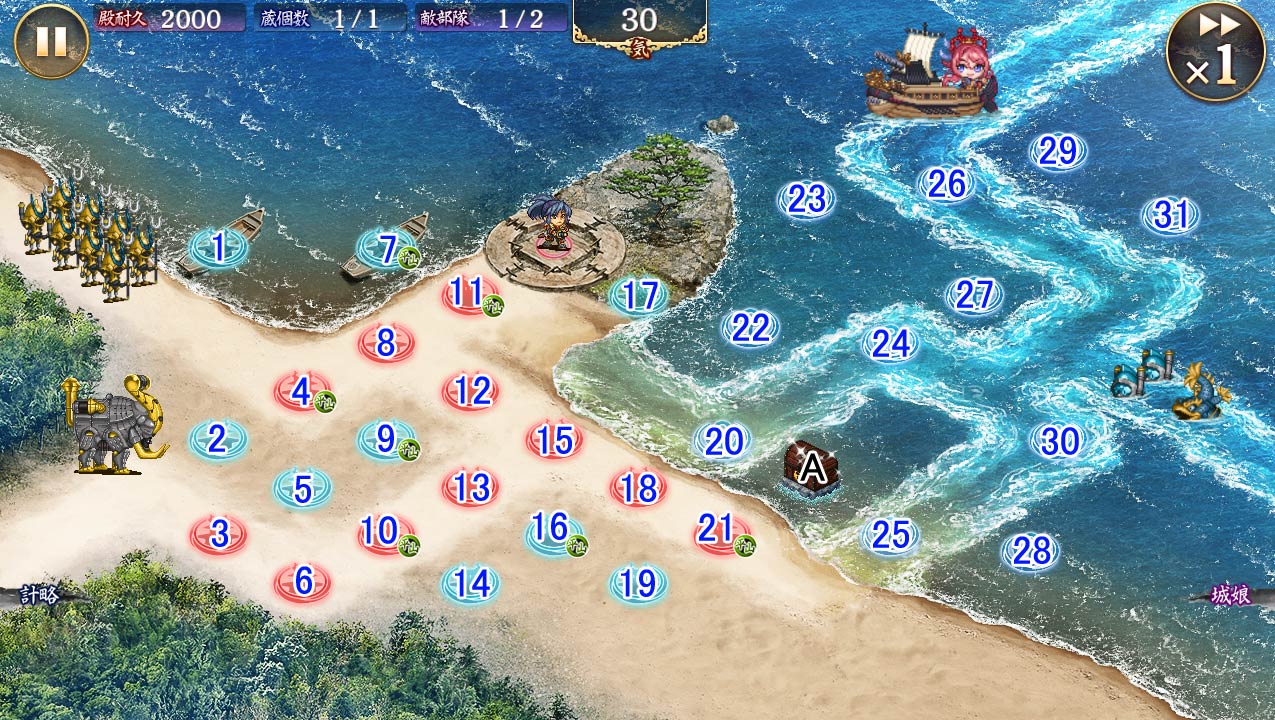Select red deployment tile 15
This screenshot has height=720, width=1275.
[554, 440]
